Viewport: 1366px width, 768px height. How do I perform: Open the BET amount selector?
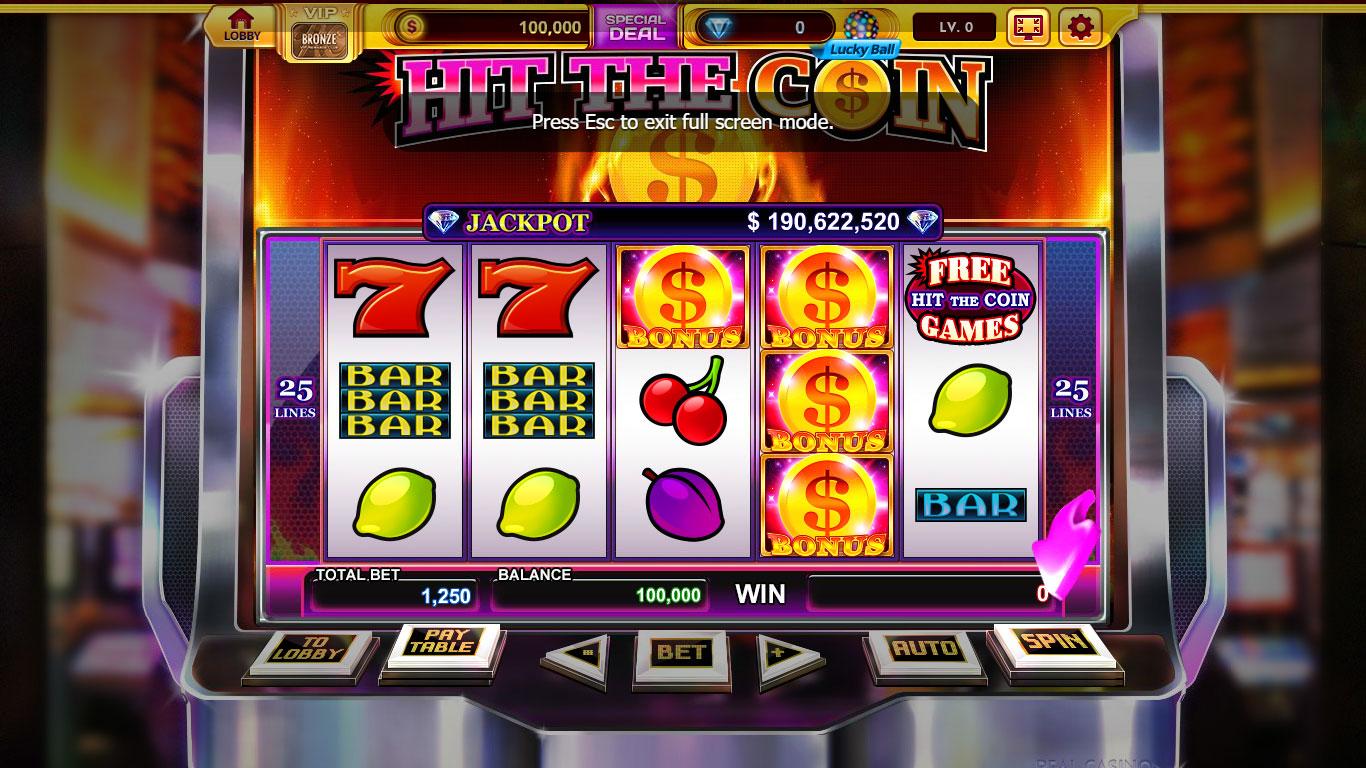coord(679,650)
